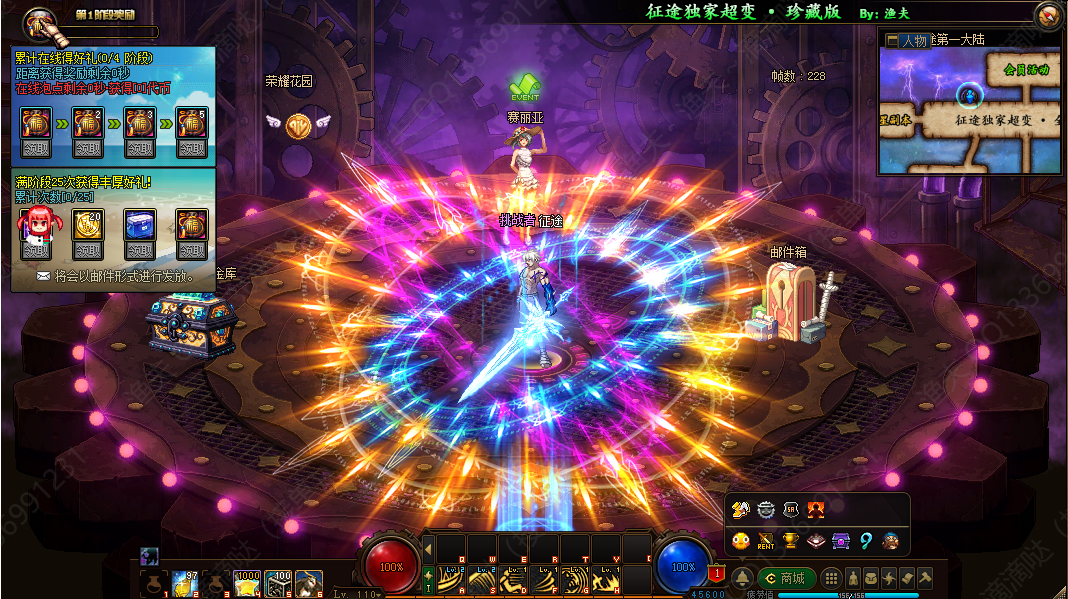
Task: Click the blue number 9 icon
Action: (x=866, y=541)
